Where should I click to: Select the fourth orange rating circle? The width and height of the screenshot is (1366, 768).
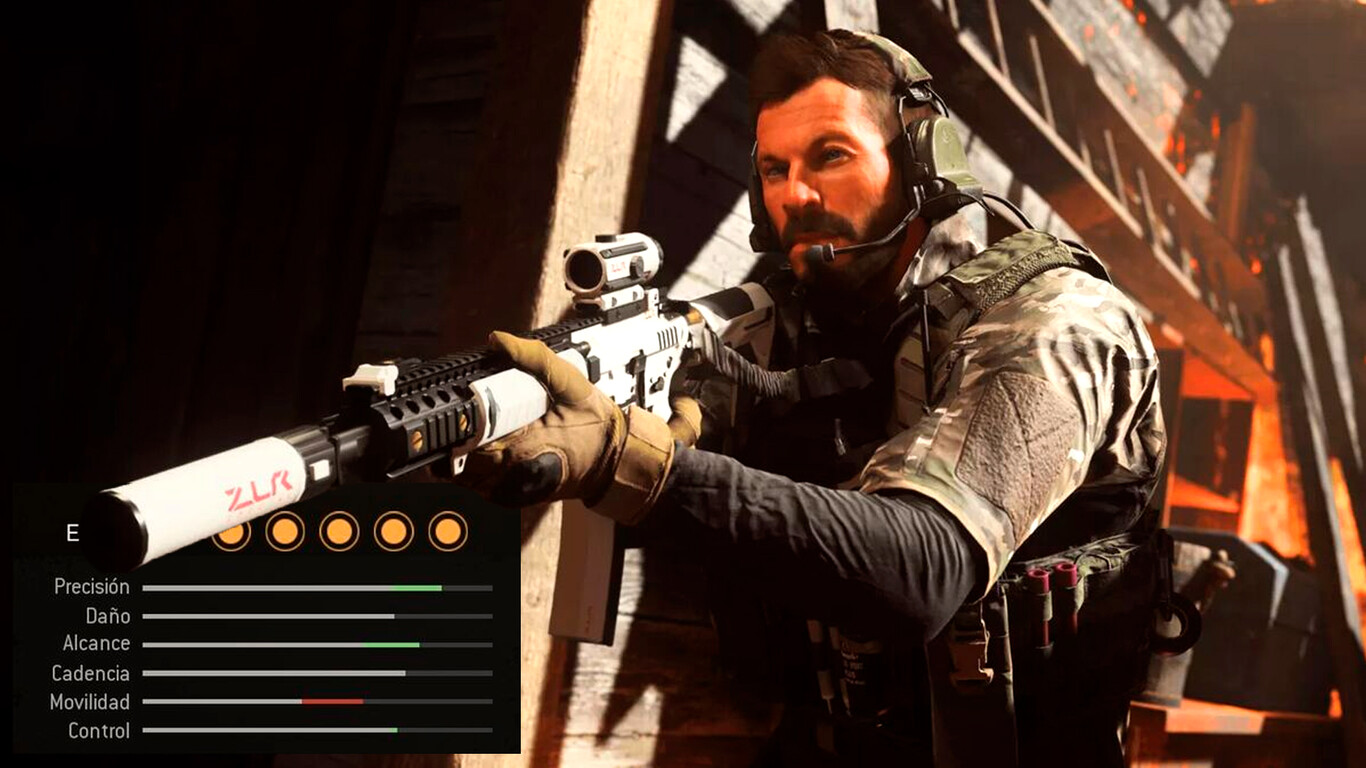click(x=394, y=533)
